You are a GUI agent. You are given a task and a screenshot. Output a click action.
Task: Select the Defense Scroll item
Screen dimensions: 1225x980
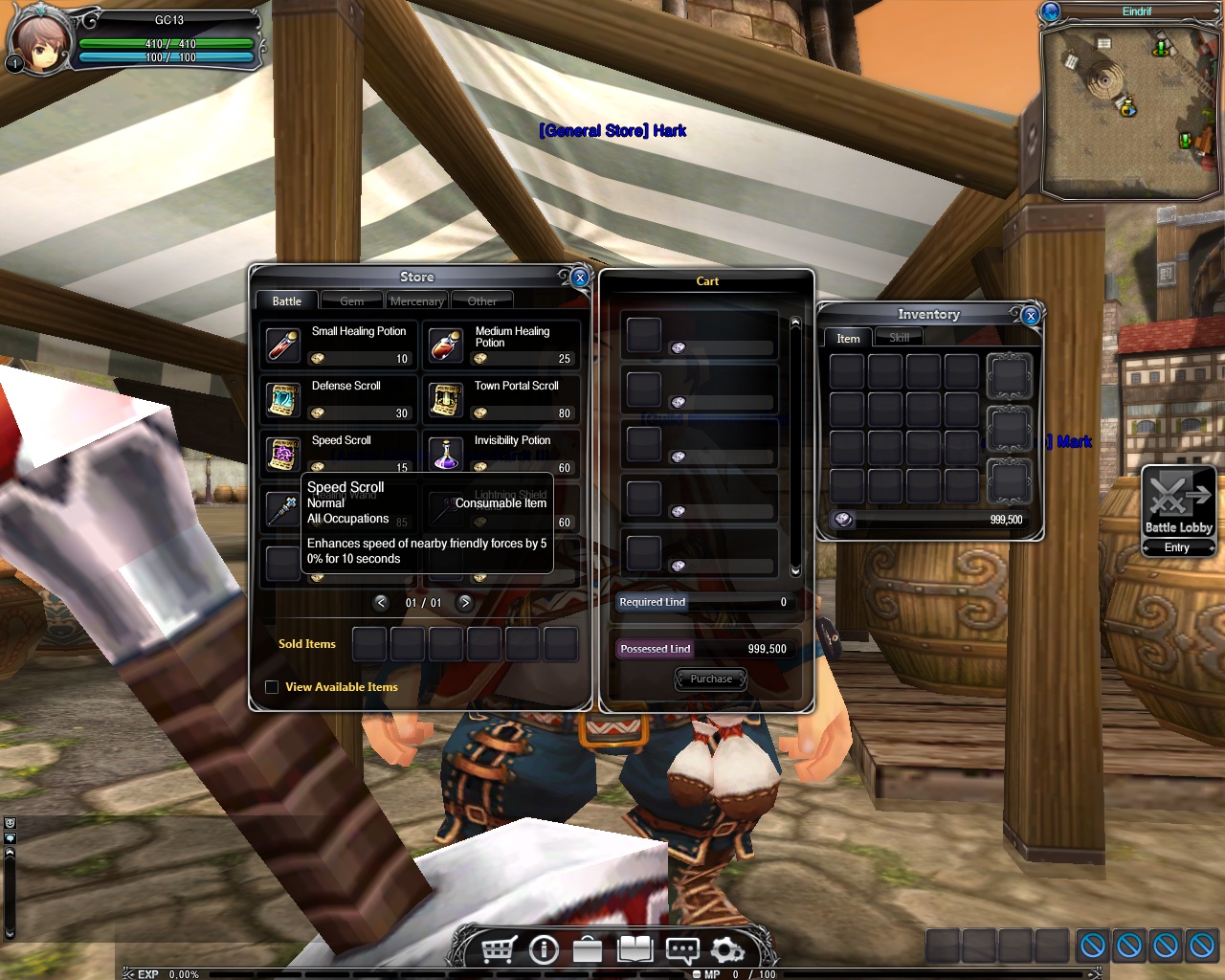coord(283,399)
